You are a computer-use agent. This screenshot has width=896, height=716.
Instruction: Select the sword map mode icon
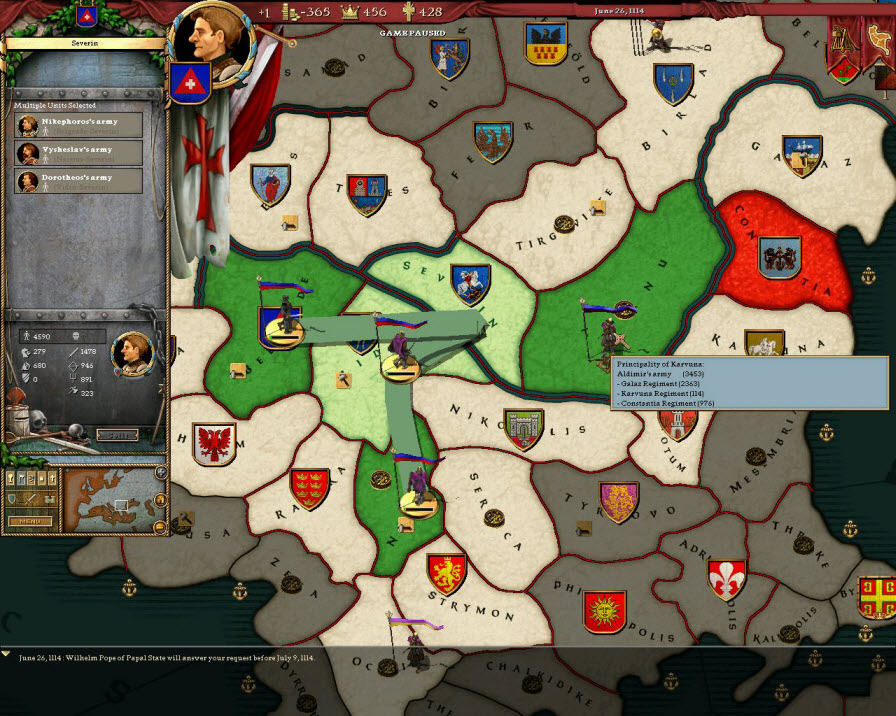[x=32, y=499]
